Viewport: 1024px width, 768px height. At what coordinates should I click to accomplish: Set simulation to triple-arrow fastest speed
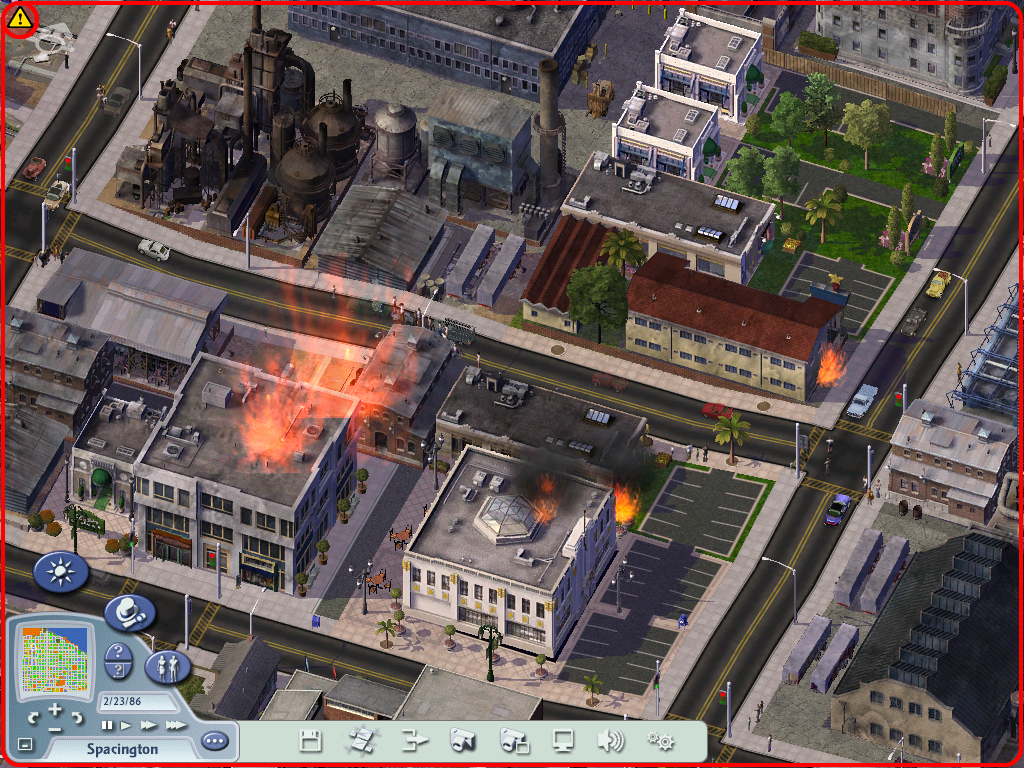coord(175,725)
